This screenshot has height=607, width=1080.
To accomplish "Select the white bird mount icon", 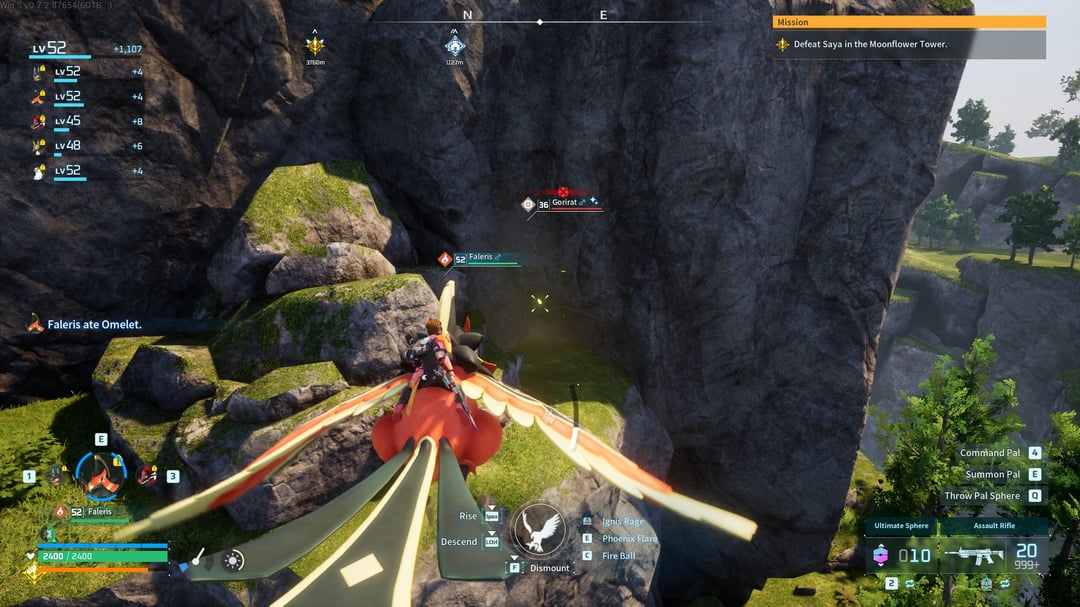I will (x=539, y=530).
